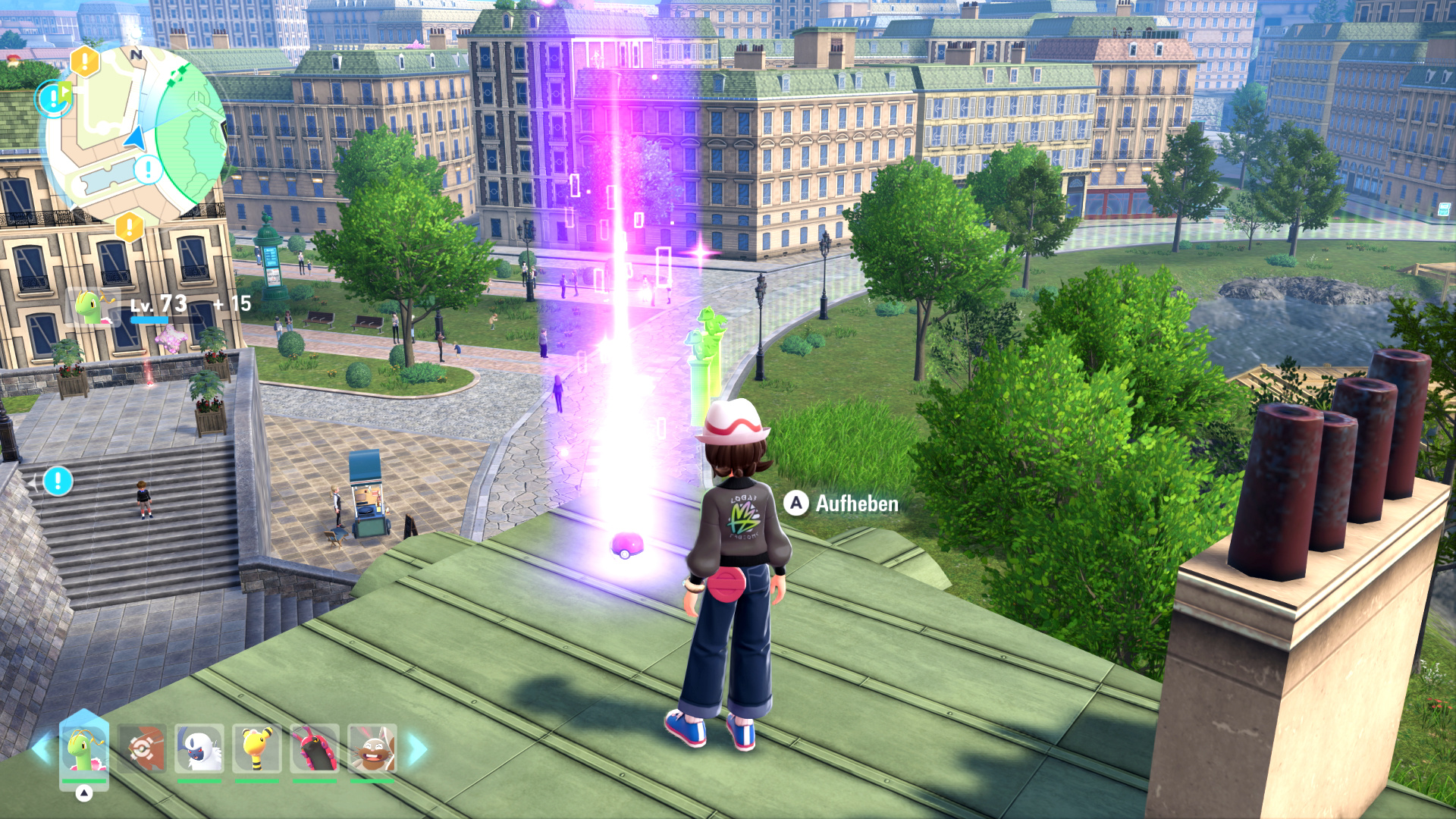1456x819 pixels.
Task: Click the white circled exclamation marker on minimap
Action: [148, 168]
